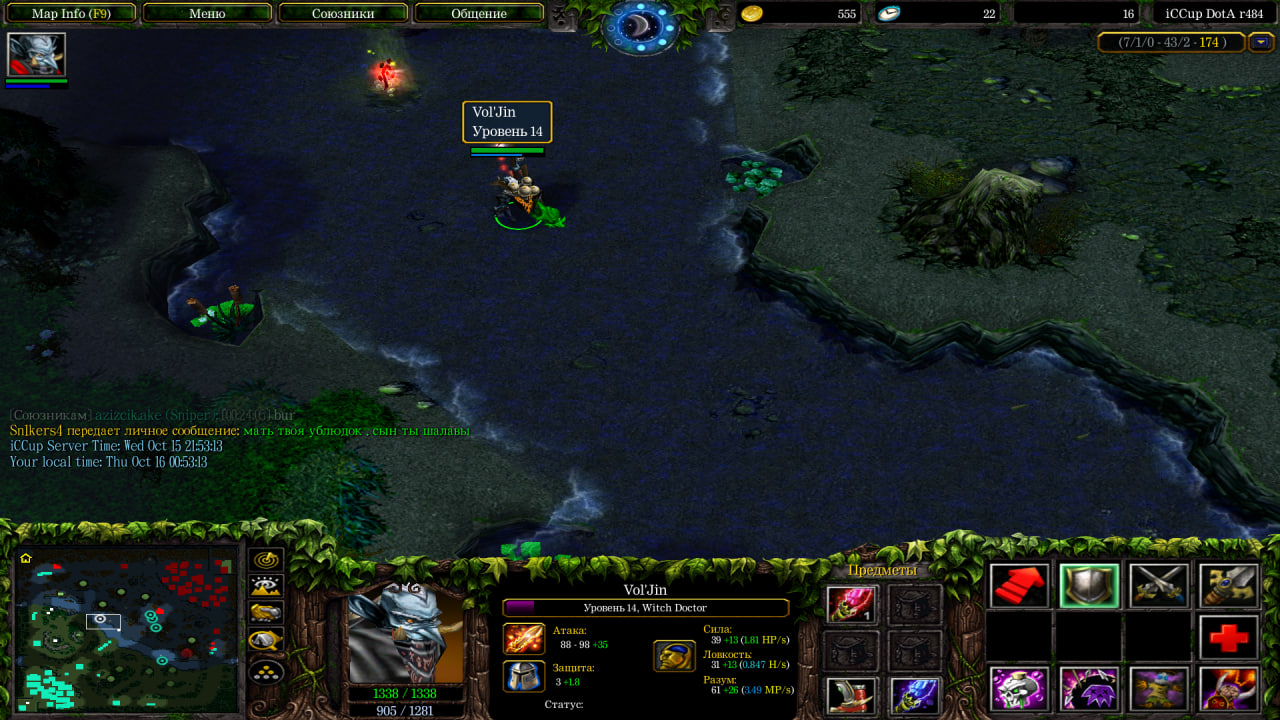Open the red cross hero abilities button

click(1229, 638)
